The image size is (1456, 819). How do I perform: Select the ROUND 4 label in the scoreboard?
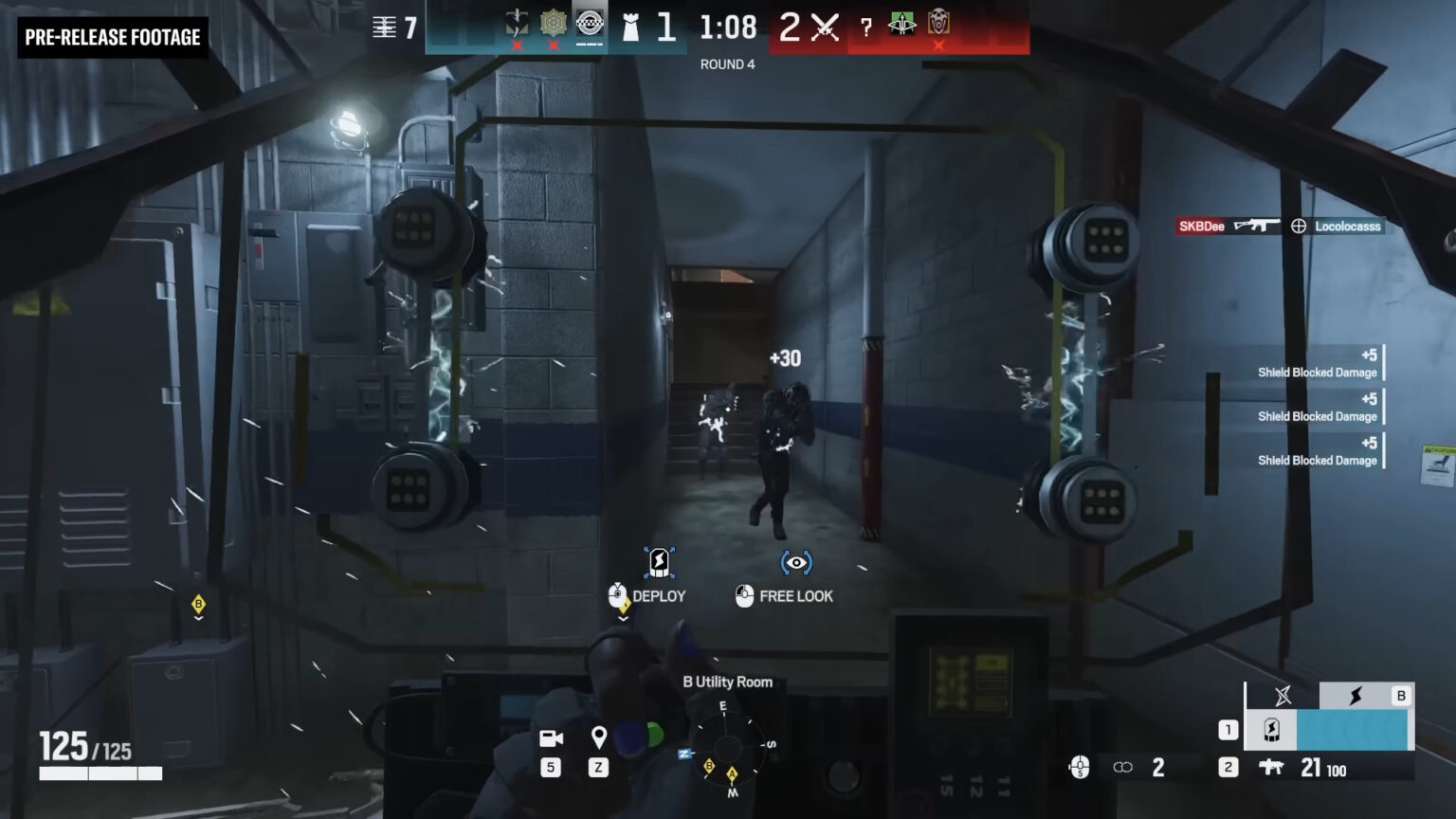[x=726, y=64]
